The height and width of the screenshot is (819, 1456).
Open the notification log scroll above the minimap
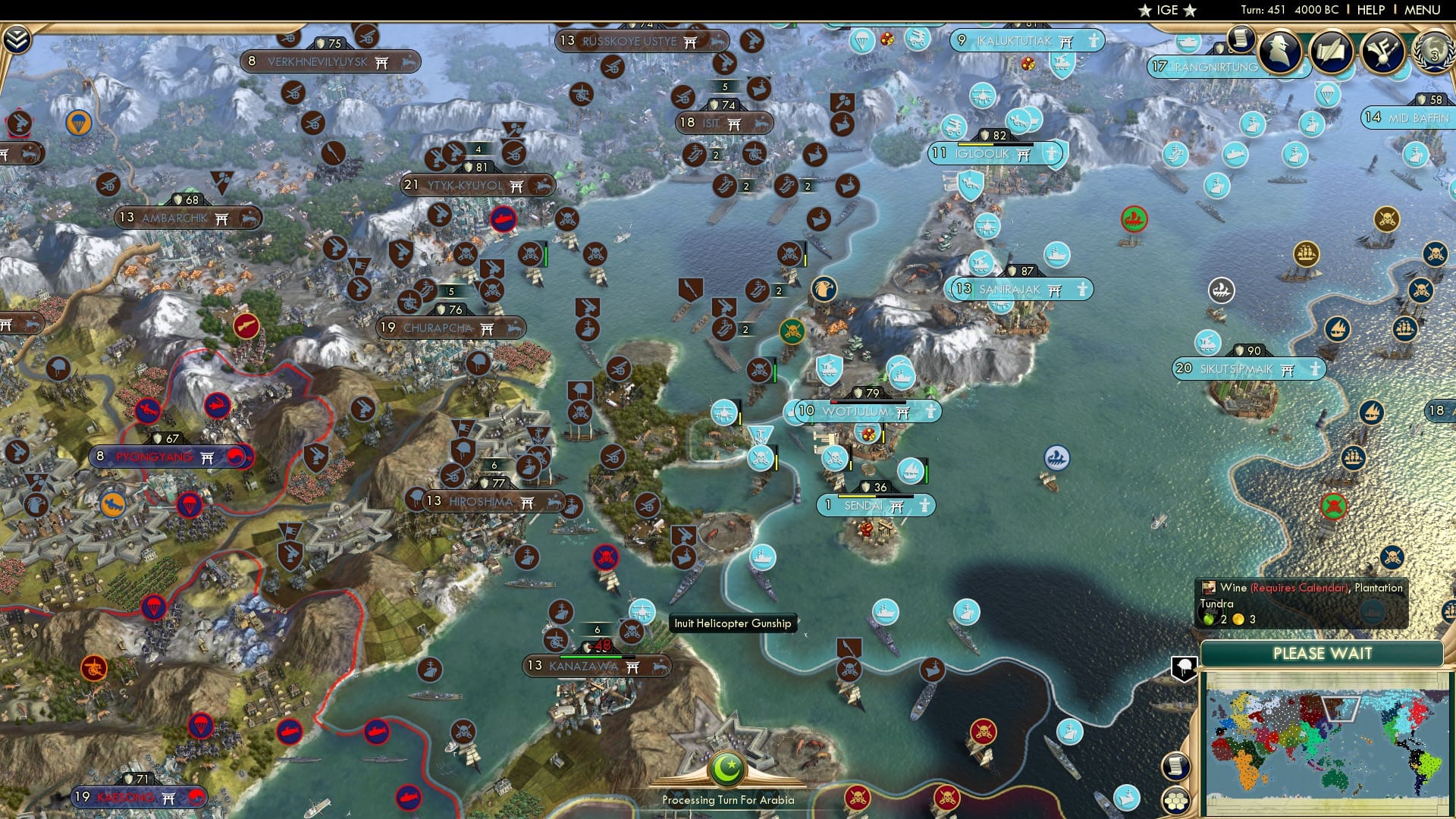(1175, 767)
